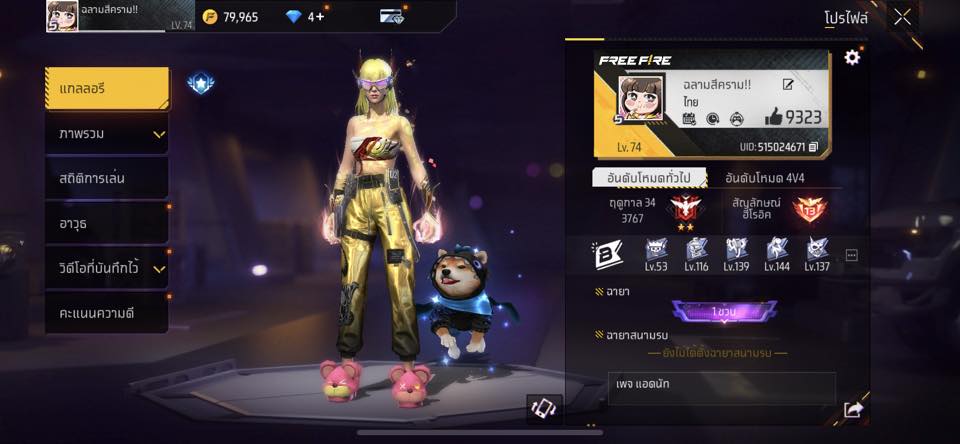The image size is (960, 444).
Task: Close the profile screen with the X
Action: tap(902, 17)
